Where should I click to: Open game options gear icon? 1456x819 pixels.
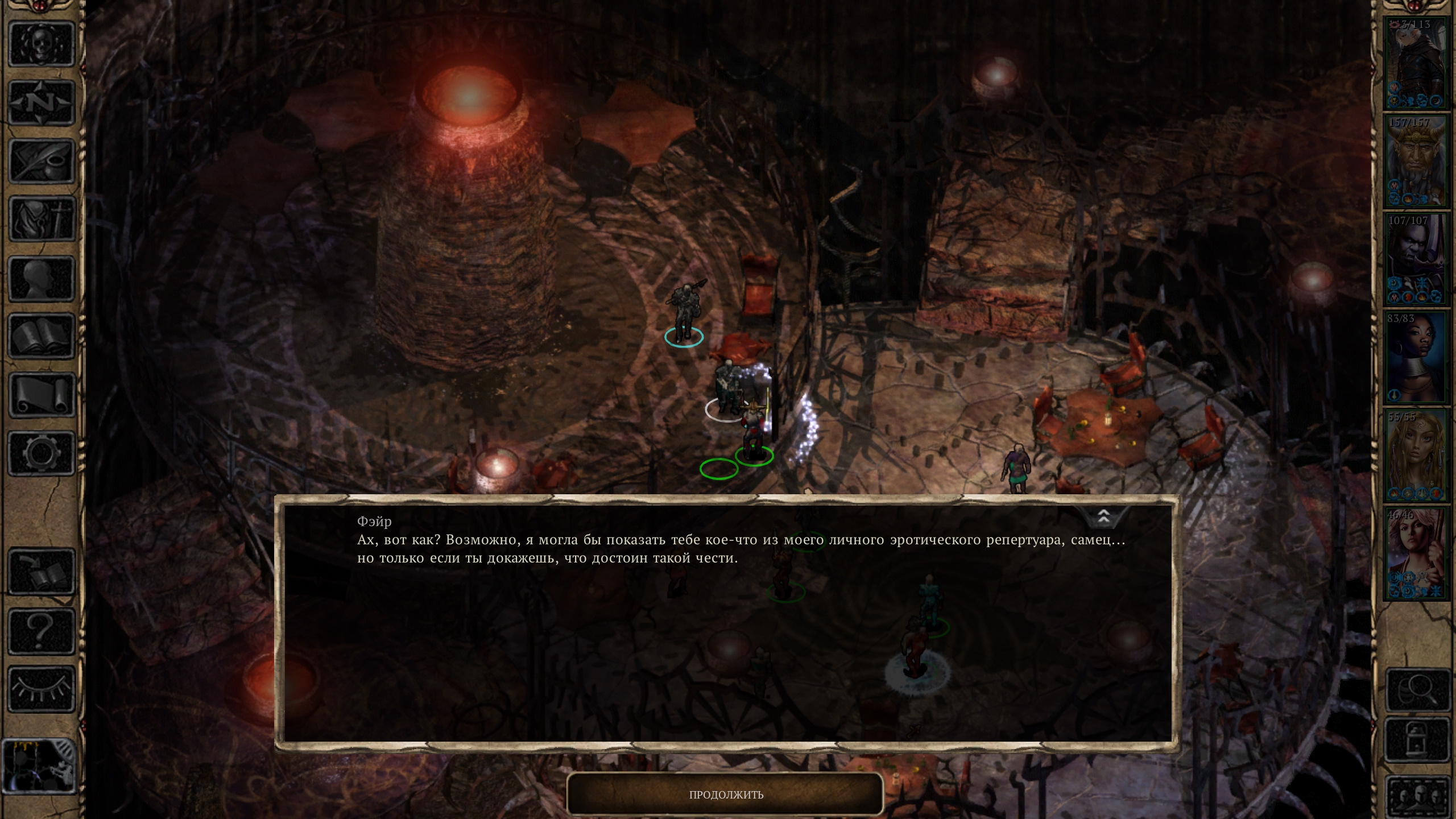[42, 453]
